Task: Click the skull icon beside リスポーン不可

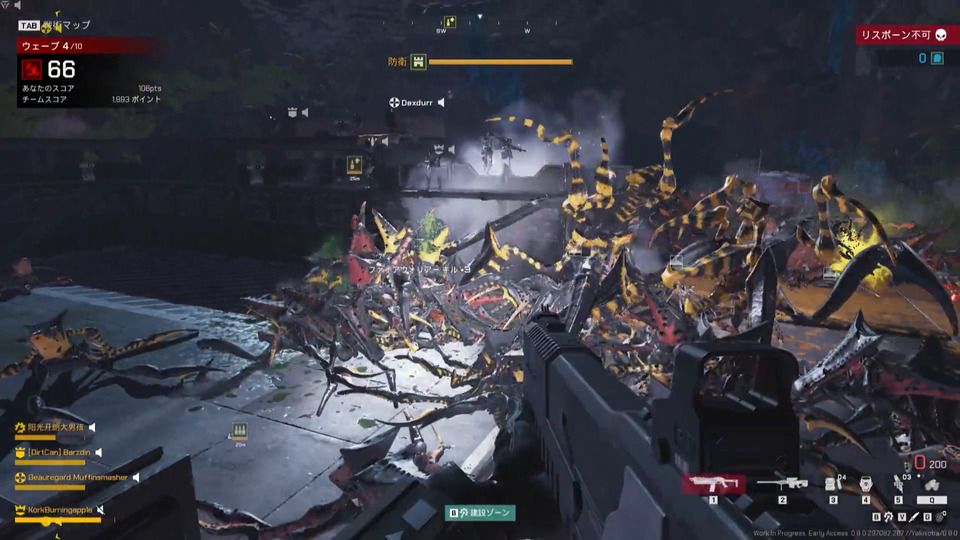Action: pyautogui.click(x=940, y=35)
